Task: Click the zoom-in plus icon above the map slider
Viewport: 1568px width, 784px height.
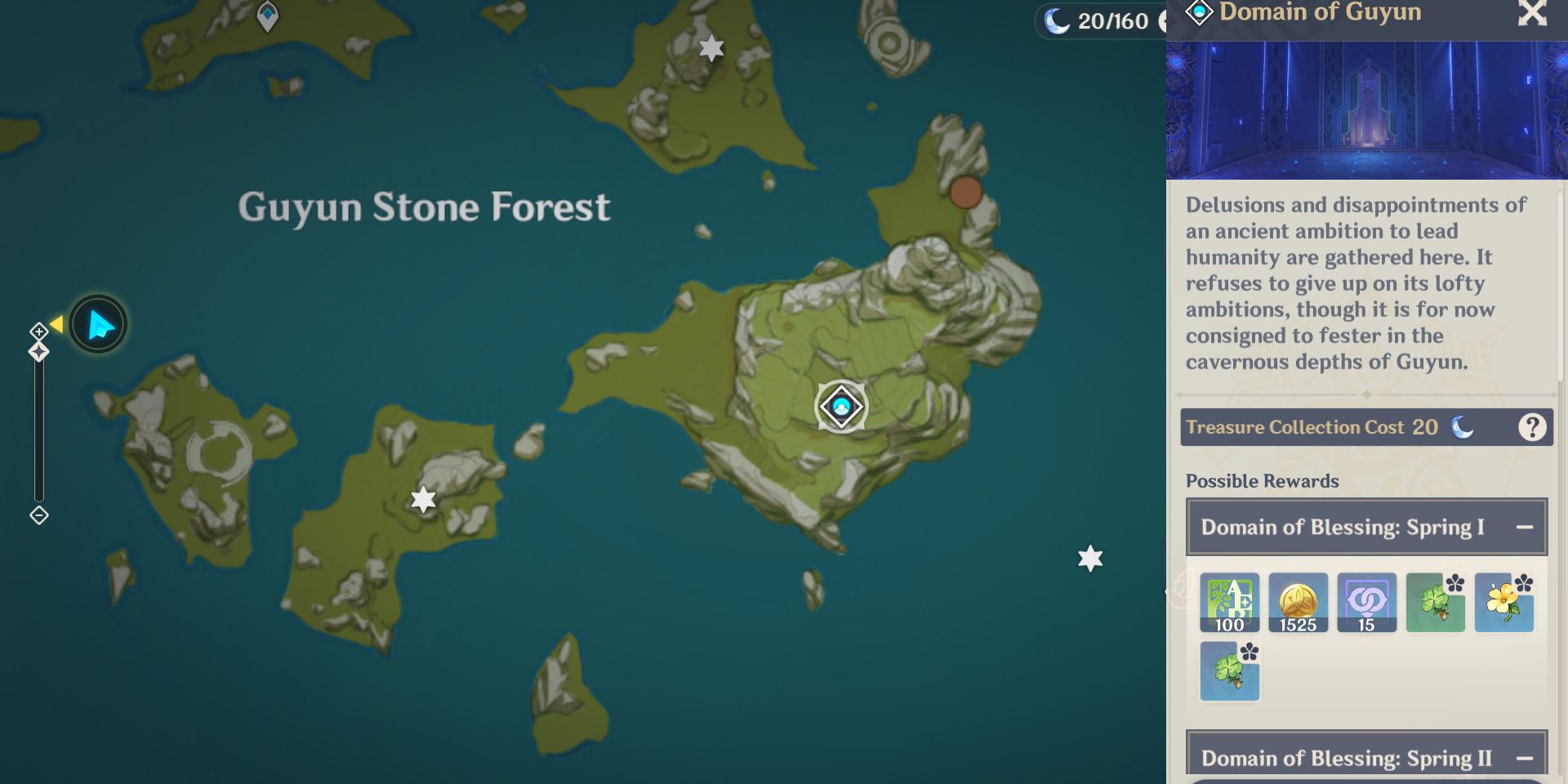Action: (38, 332)
